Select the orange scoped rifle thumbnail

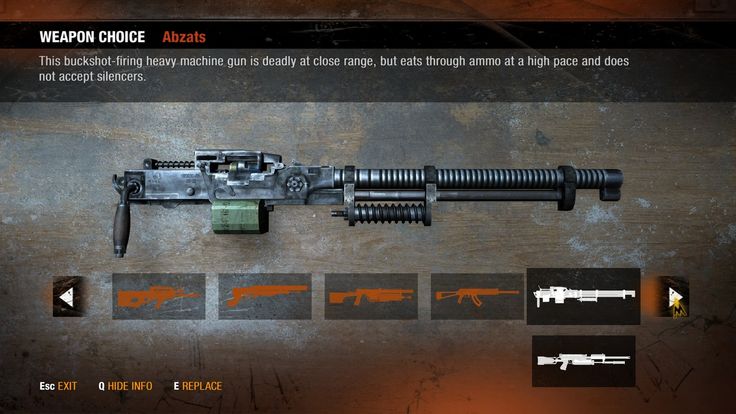(158, 296)
